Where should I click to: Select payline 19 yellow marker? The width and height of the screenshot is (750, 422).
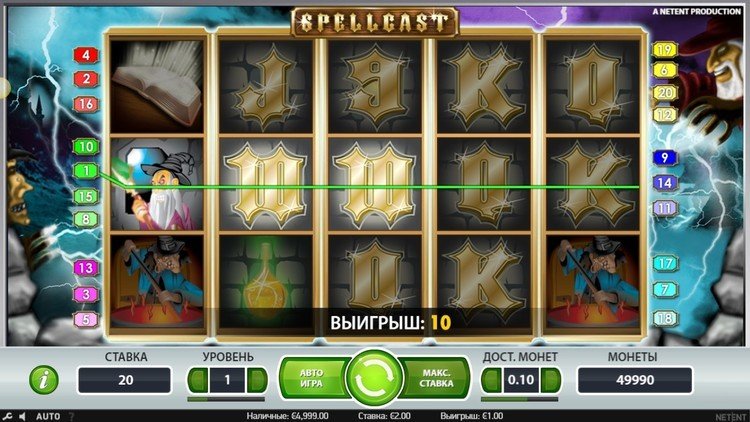coord(664,50)
